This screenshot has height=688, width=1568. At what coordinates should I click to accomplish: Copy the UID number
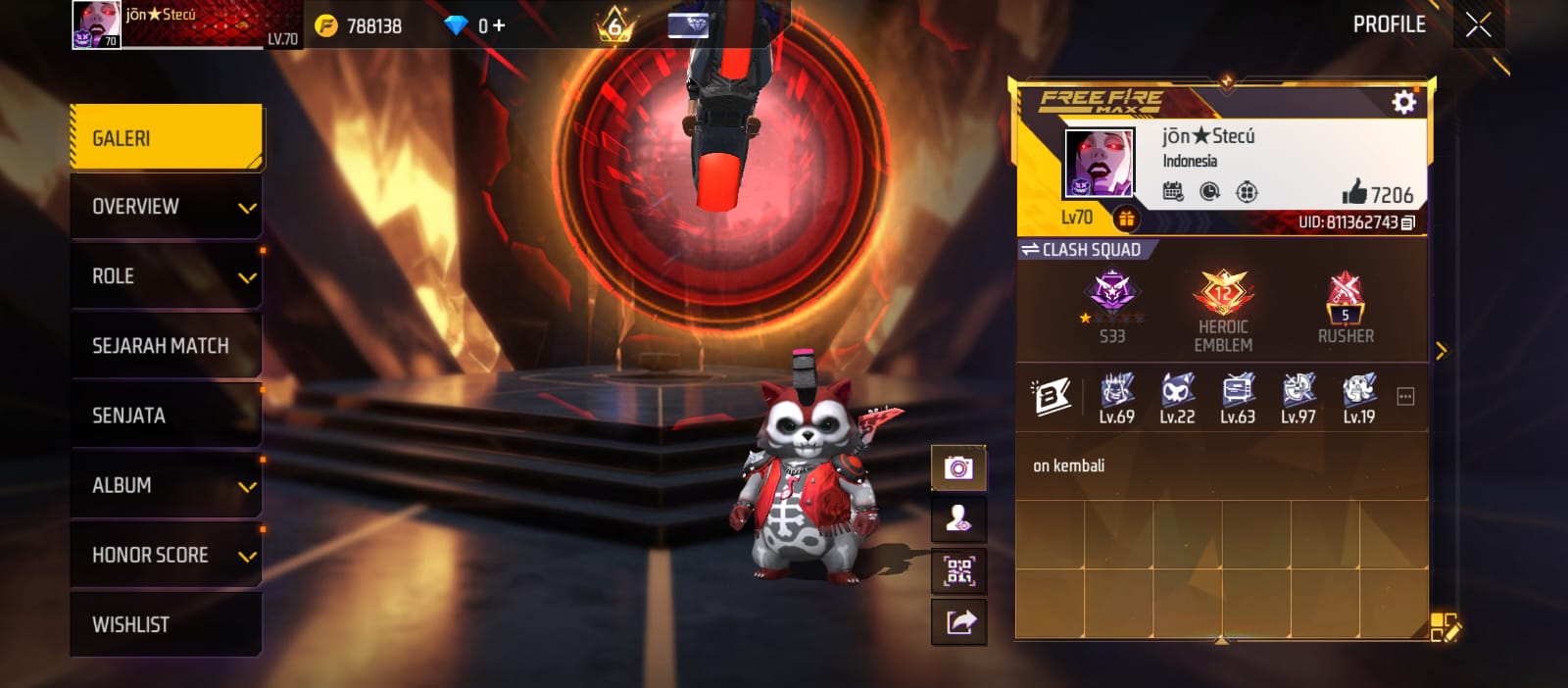(x=1408, y=223)
